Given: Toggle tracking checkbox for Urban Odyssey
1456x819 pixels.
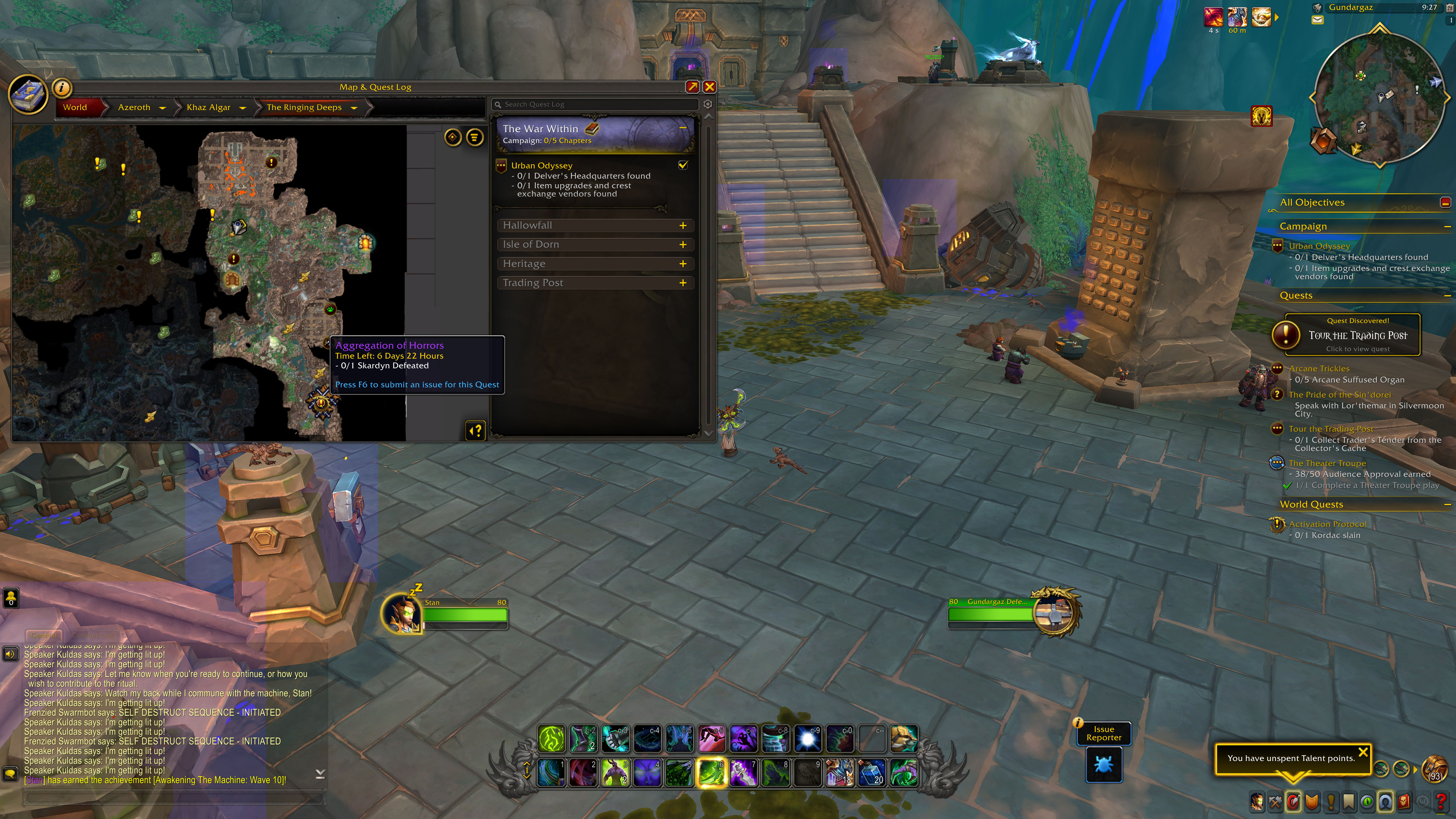Looking at the screenshot, I should (x=683, y=165).
